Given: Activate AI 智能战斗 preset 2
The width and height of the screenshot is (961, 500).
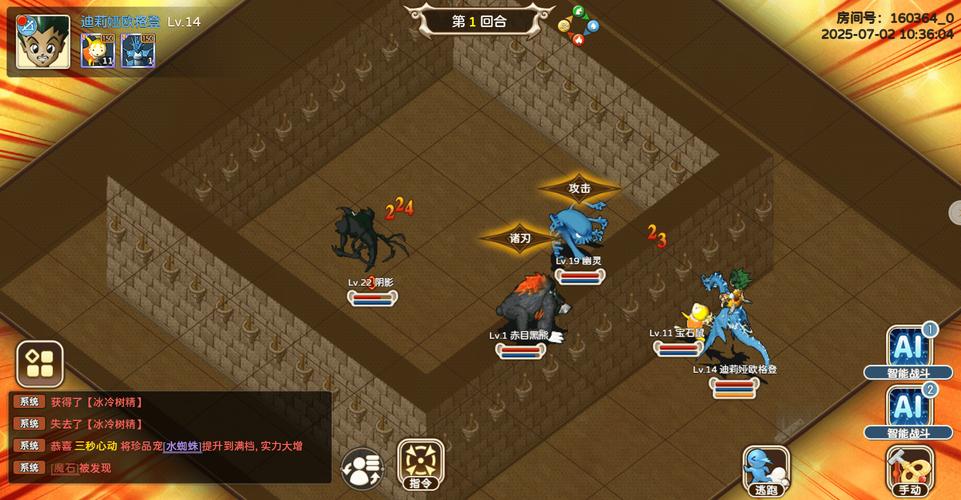Looking at the screenshot, I should (x=909, y=411).
